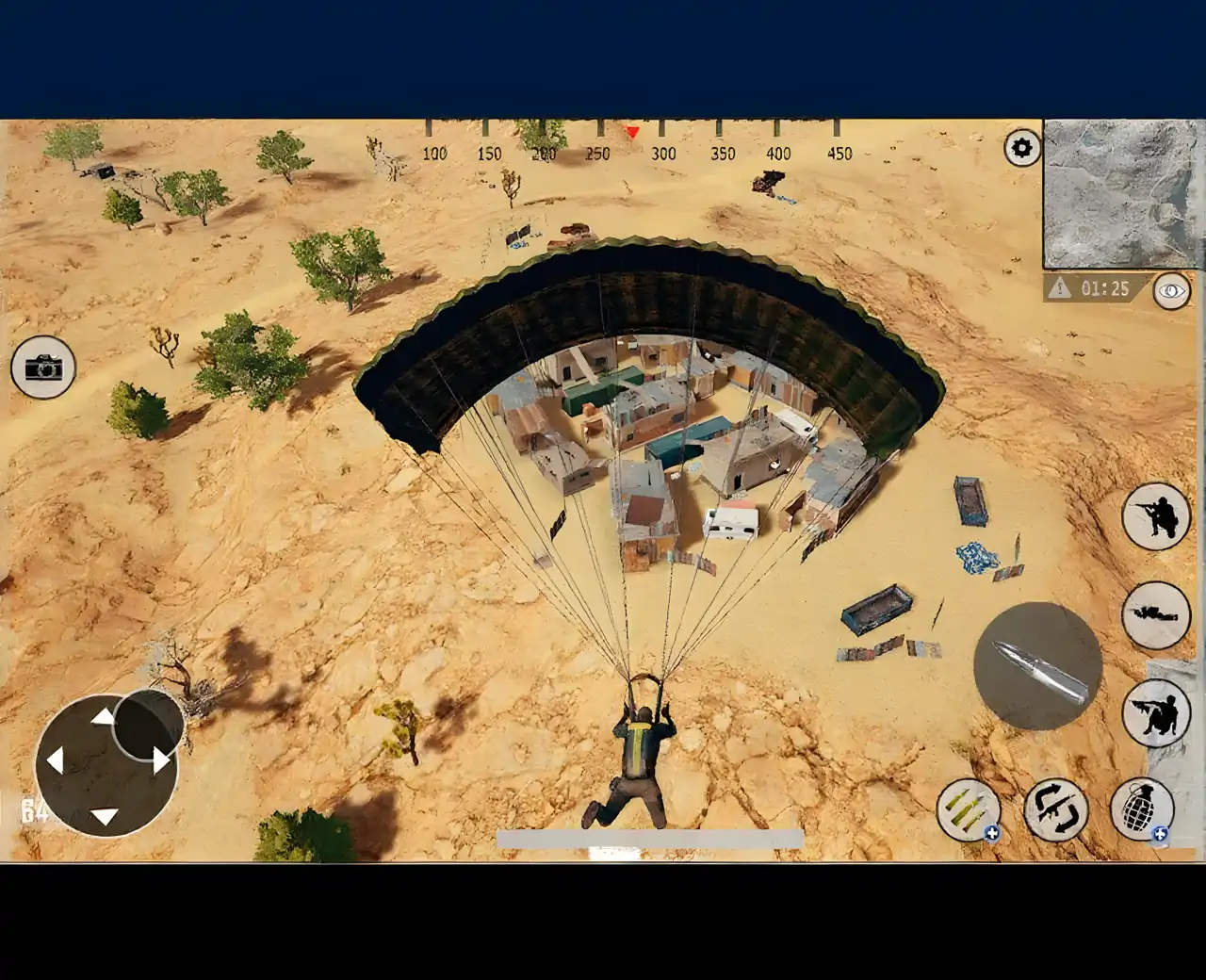Open the settings gear menu
The height and width of the screenshot is (980, 1206).
coord(1022,148)
